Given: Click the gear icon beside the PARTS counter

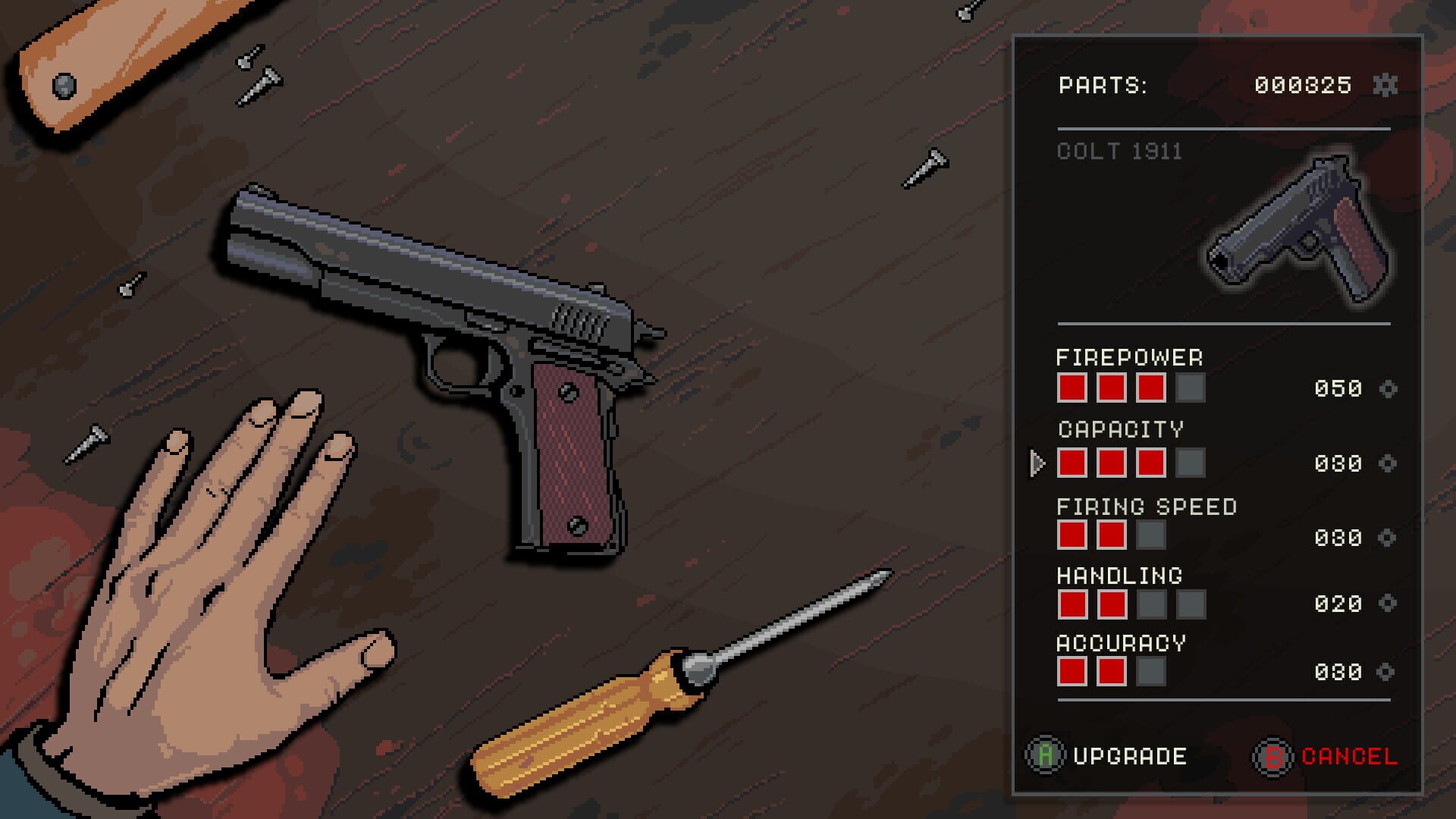Looking at the screenshot, I should pos(1386,85).
